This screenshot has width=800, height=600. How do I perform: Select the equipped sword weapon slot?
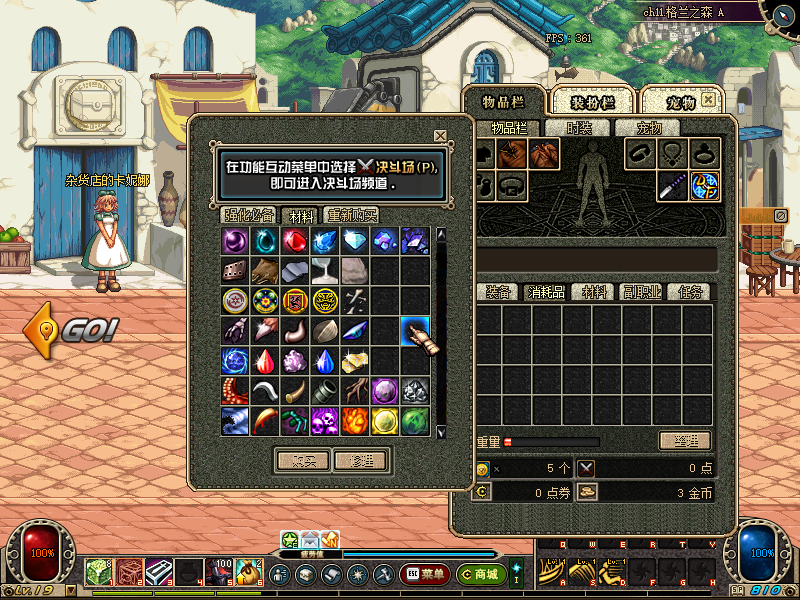pyautogui.click(x=672, y=185)
